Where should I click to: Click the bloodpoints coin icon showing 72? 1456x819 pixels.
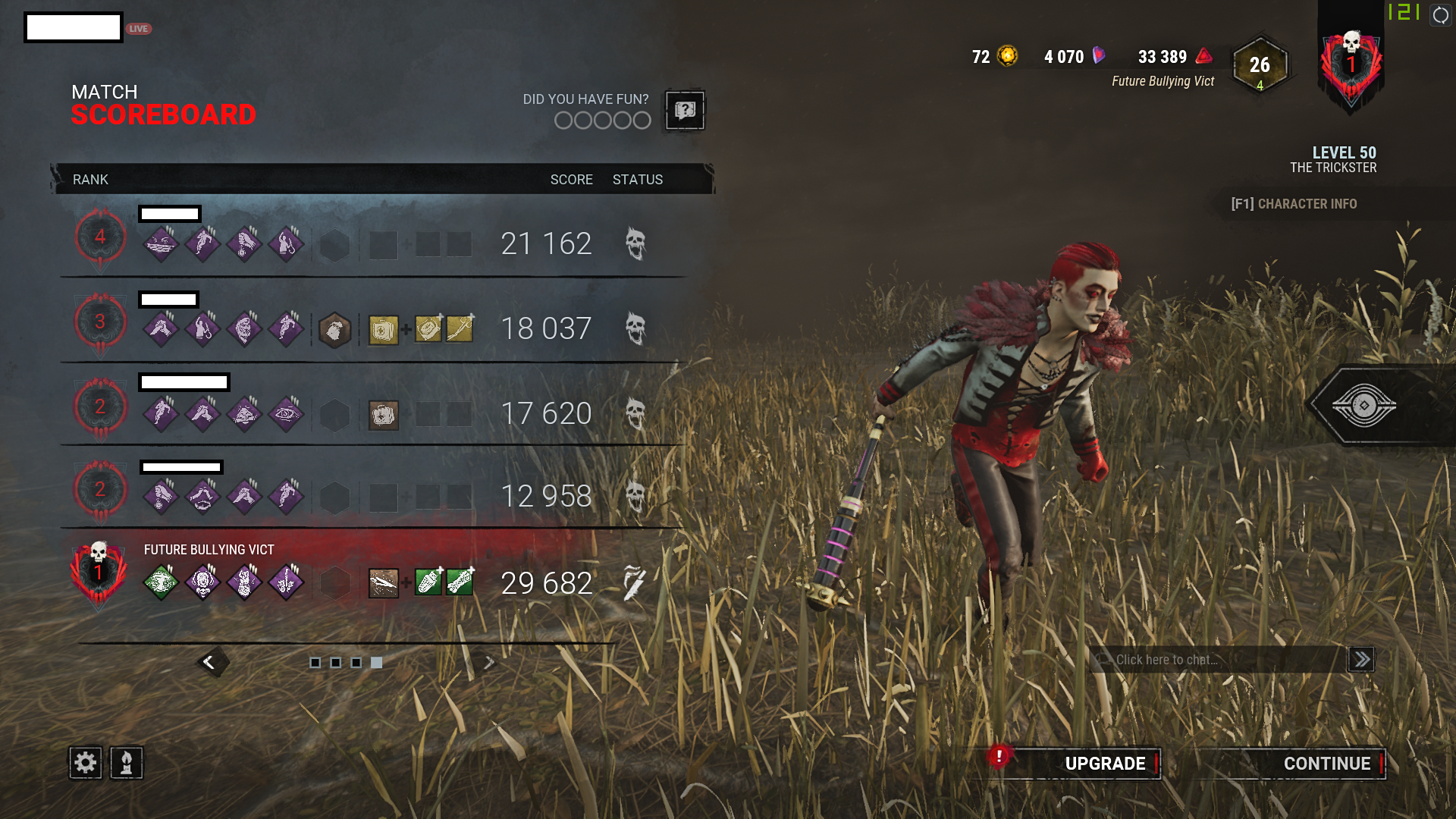coord(1006,56)
